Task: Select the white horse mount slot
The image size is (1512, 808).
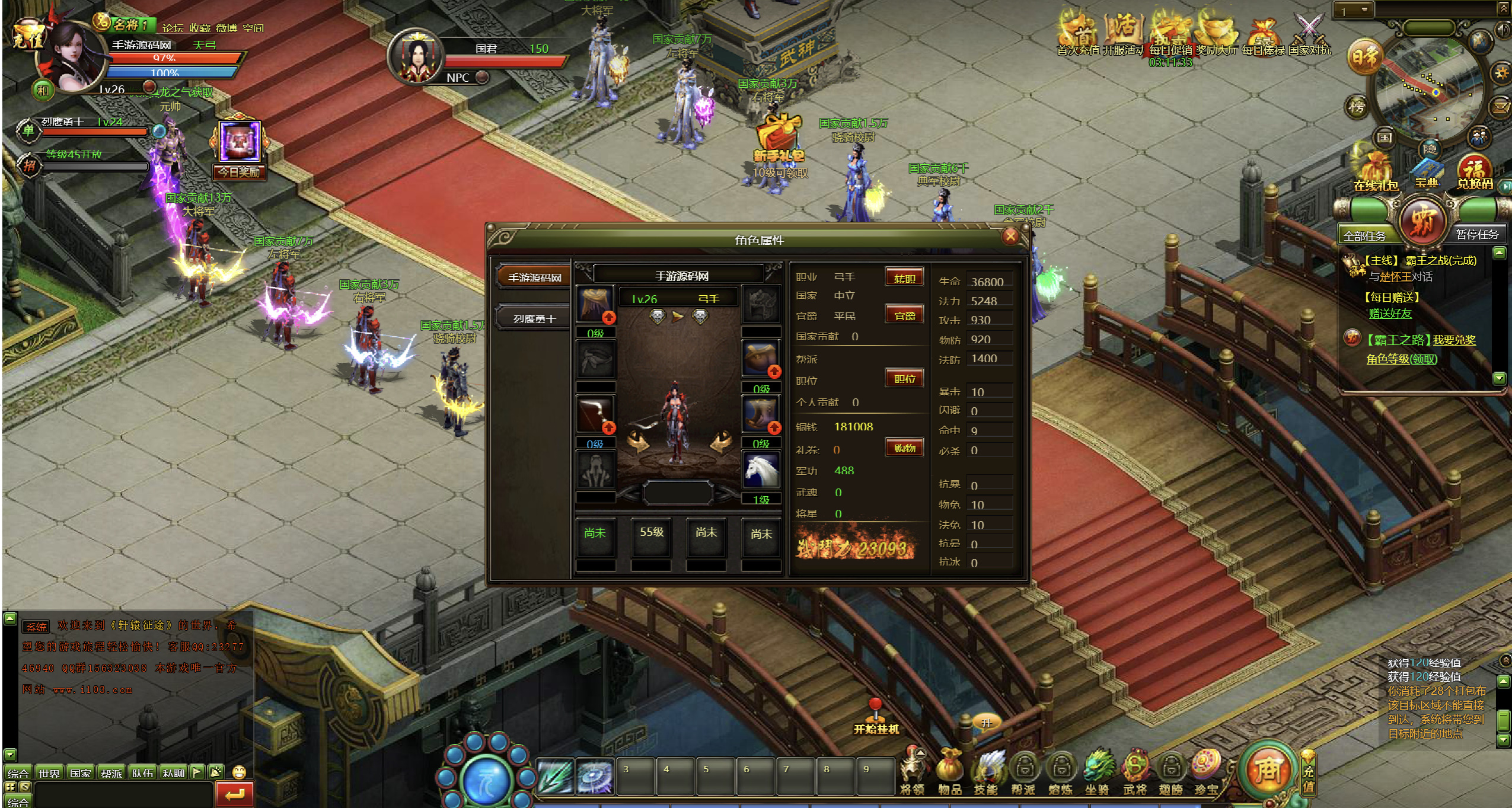Action: tap(761, 471)
